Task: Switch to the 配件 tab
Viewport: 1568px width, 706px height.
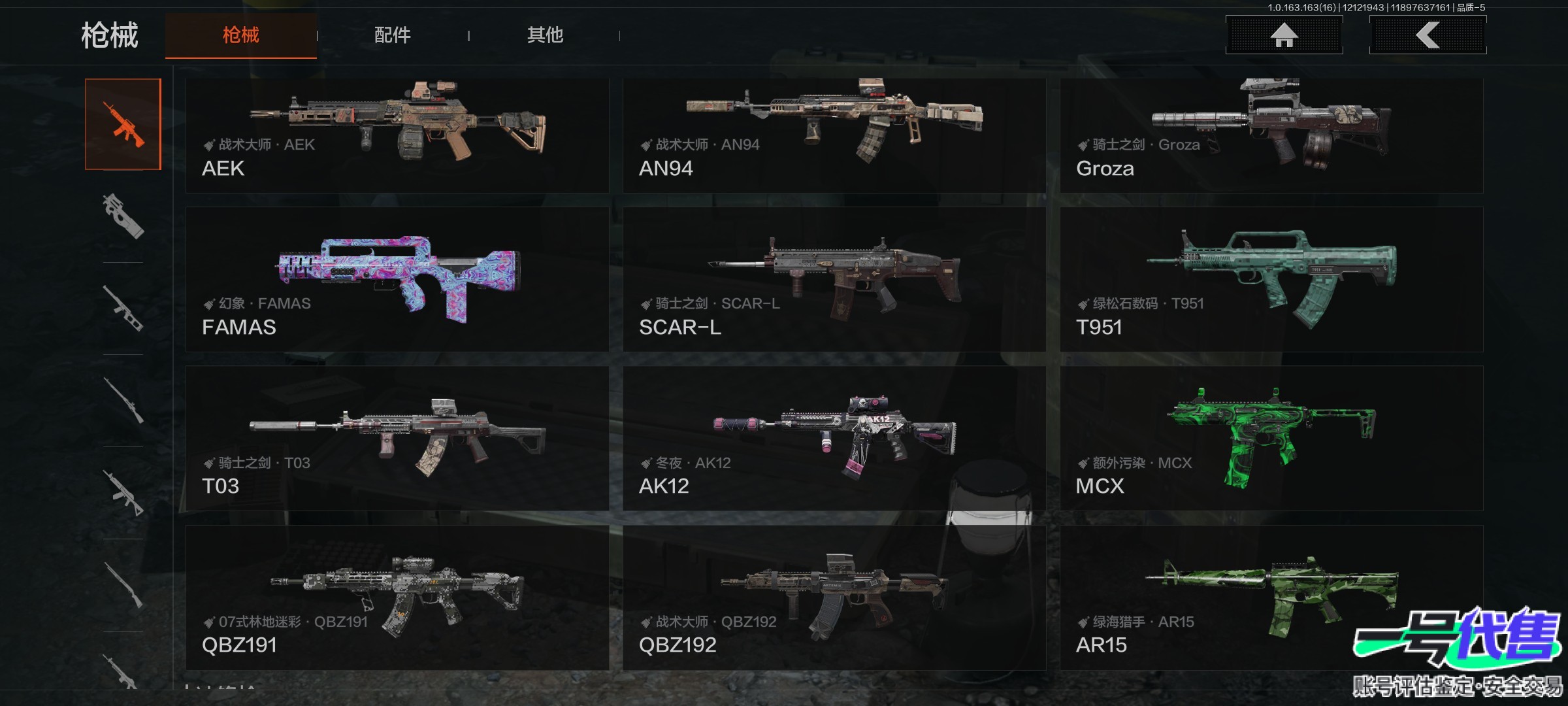Action: (392, 35)
